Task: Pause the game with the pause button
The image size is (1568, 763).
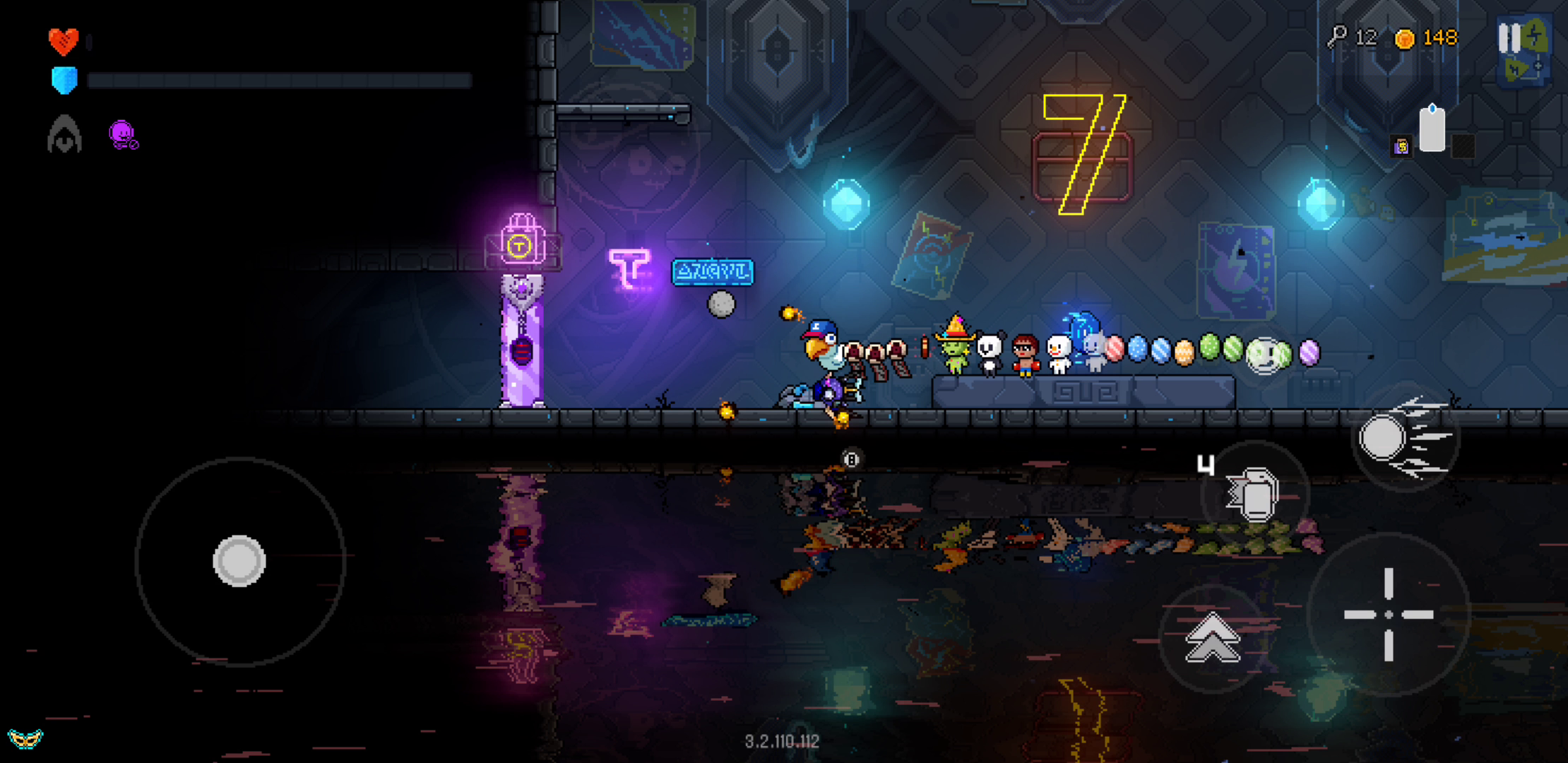Action: pos(1509,38)
